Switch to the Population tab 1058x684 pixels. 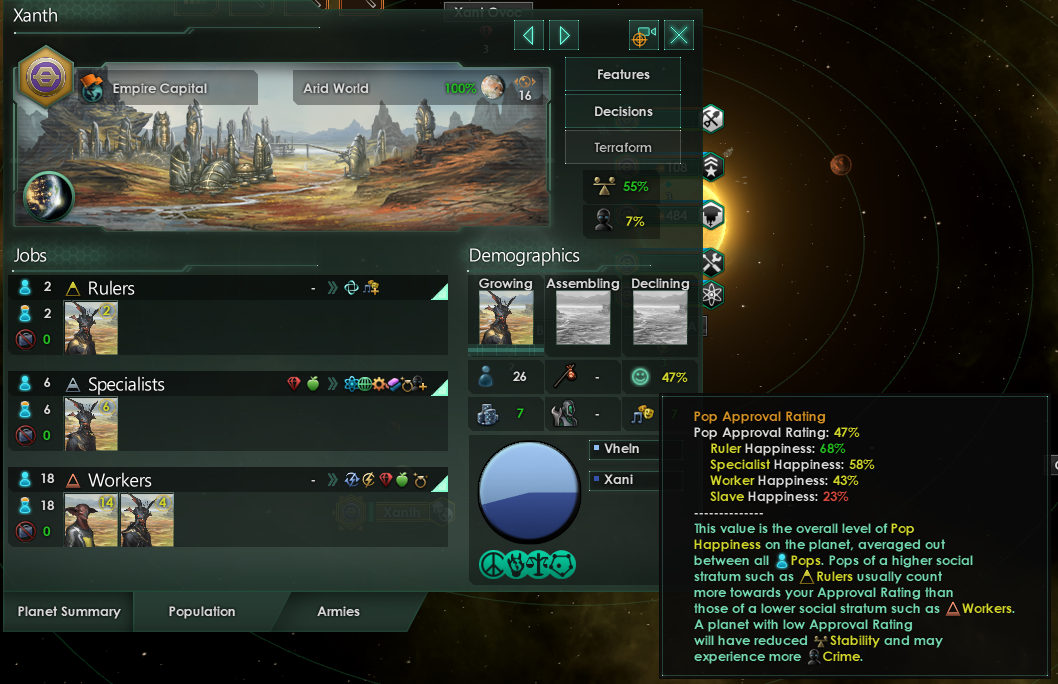point(202,611)
